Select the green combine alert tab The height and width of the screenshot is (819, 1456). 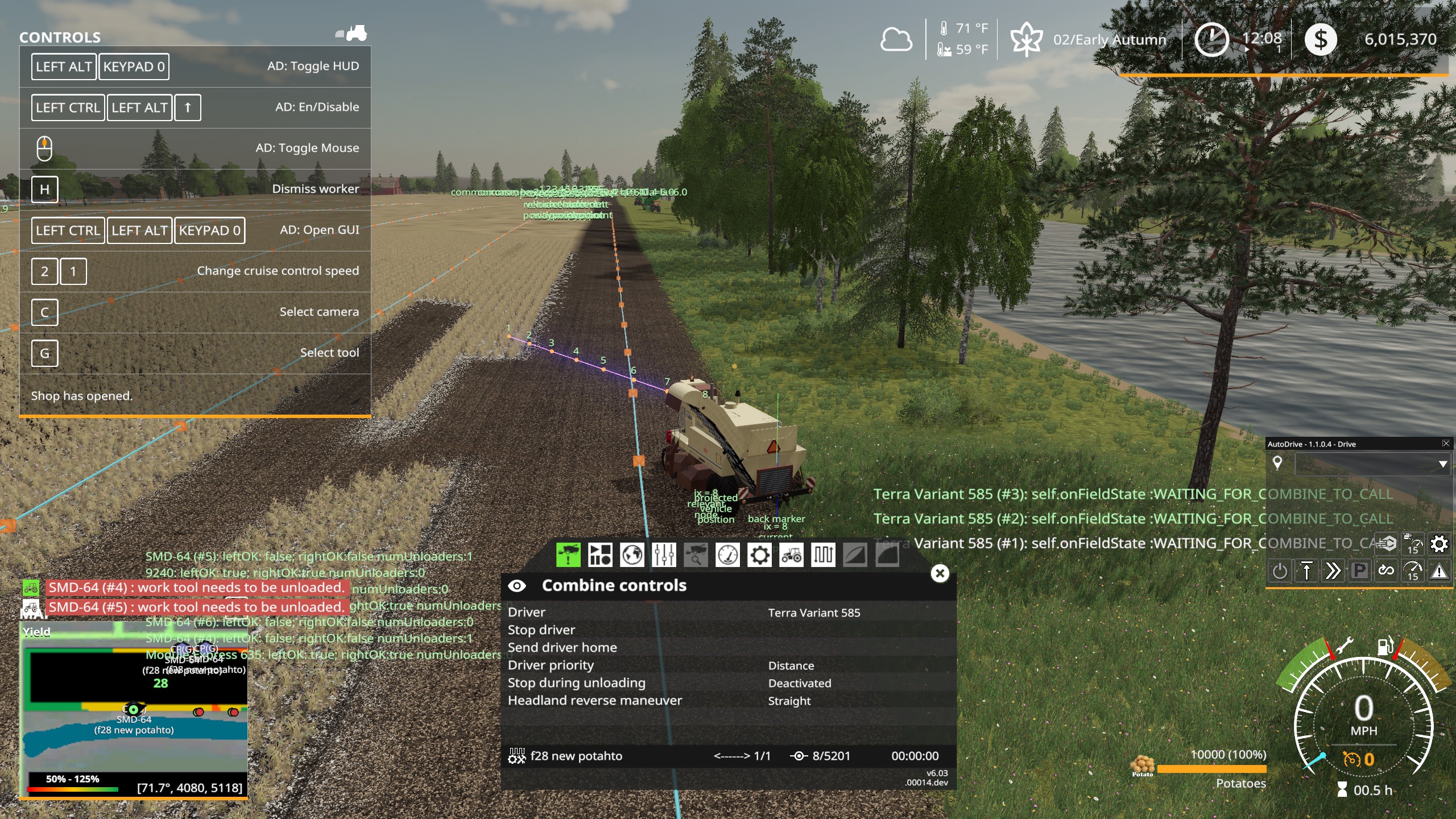568,555
